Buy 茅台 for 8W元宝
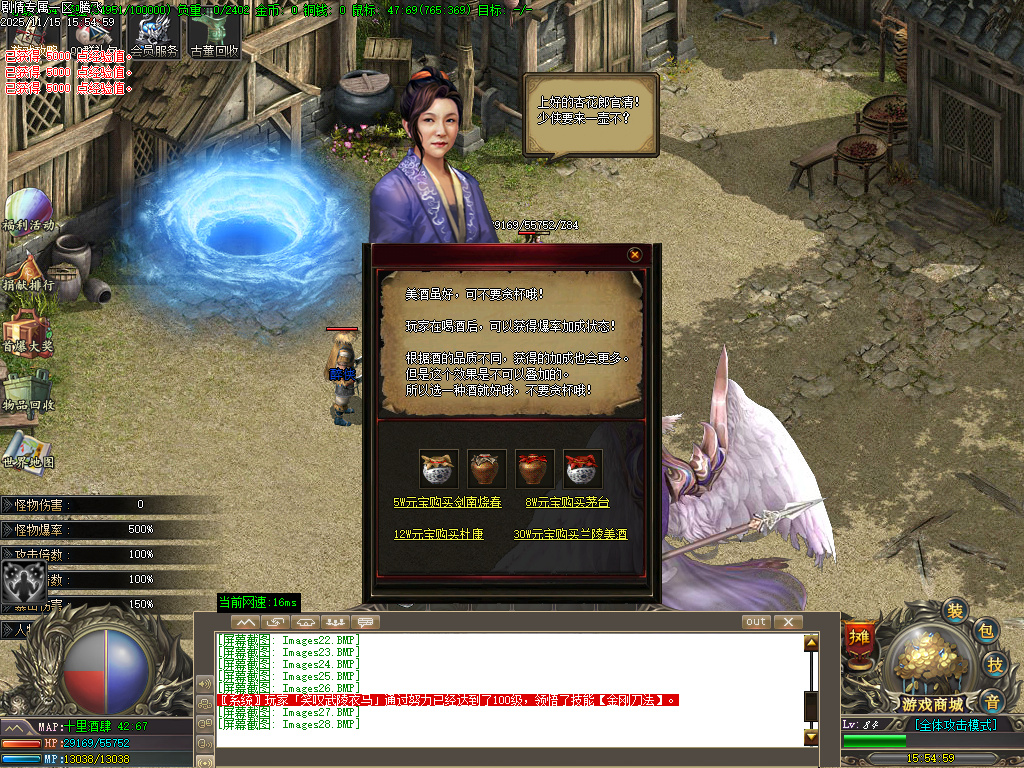 click(566, 503)
